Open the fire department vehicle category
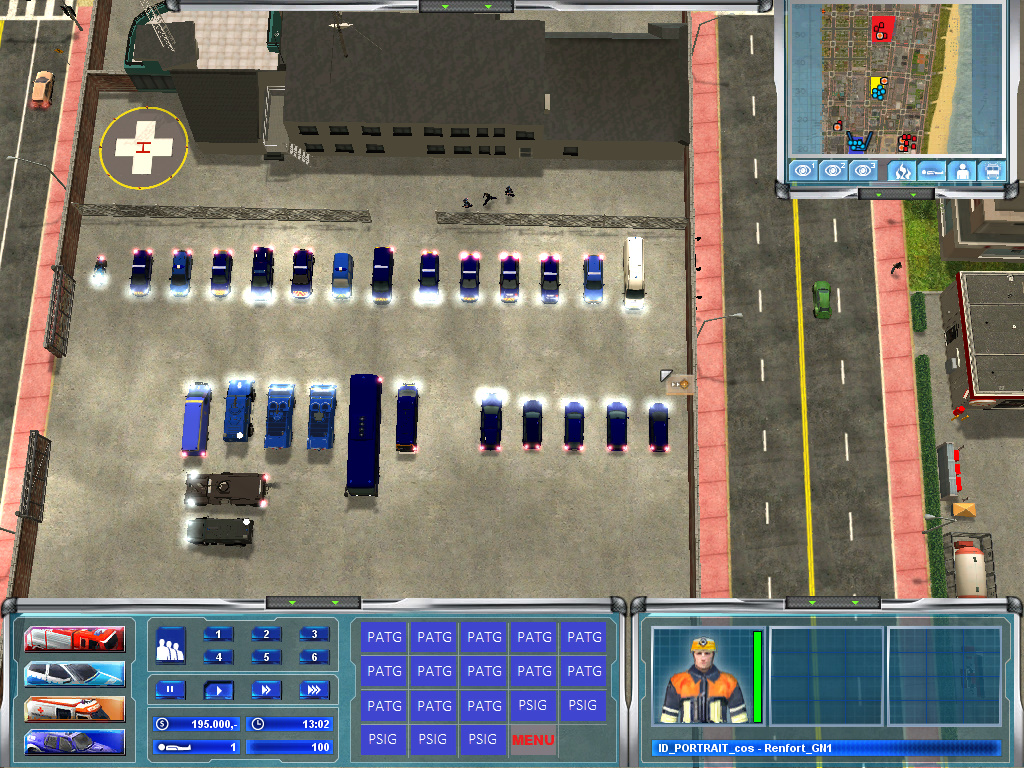 point(75,639)
